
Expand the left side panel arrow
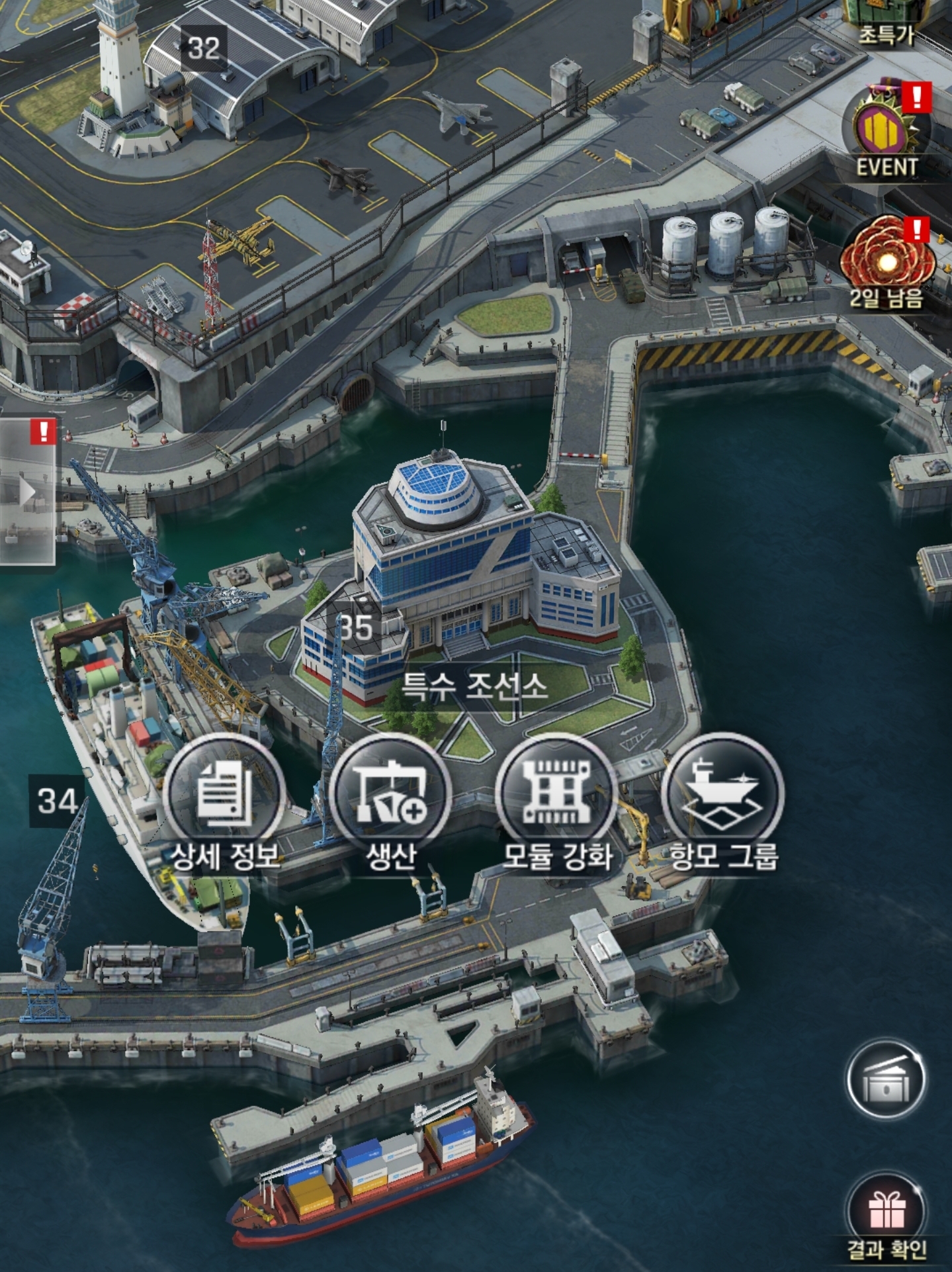click(28, 492)
